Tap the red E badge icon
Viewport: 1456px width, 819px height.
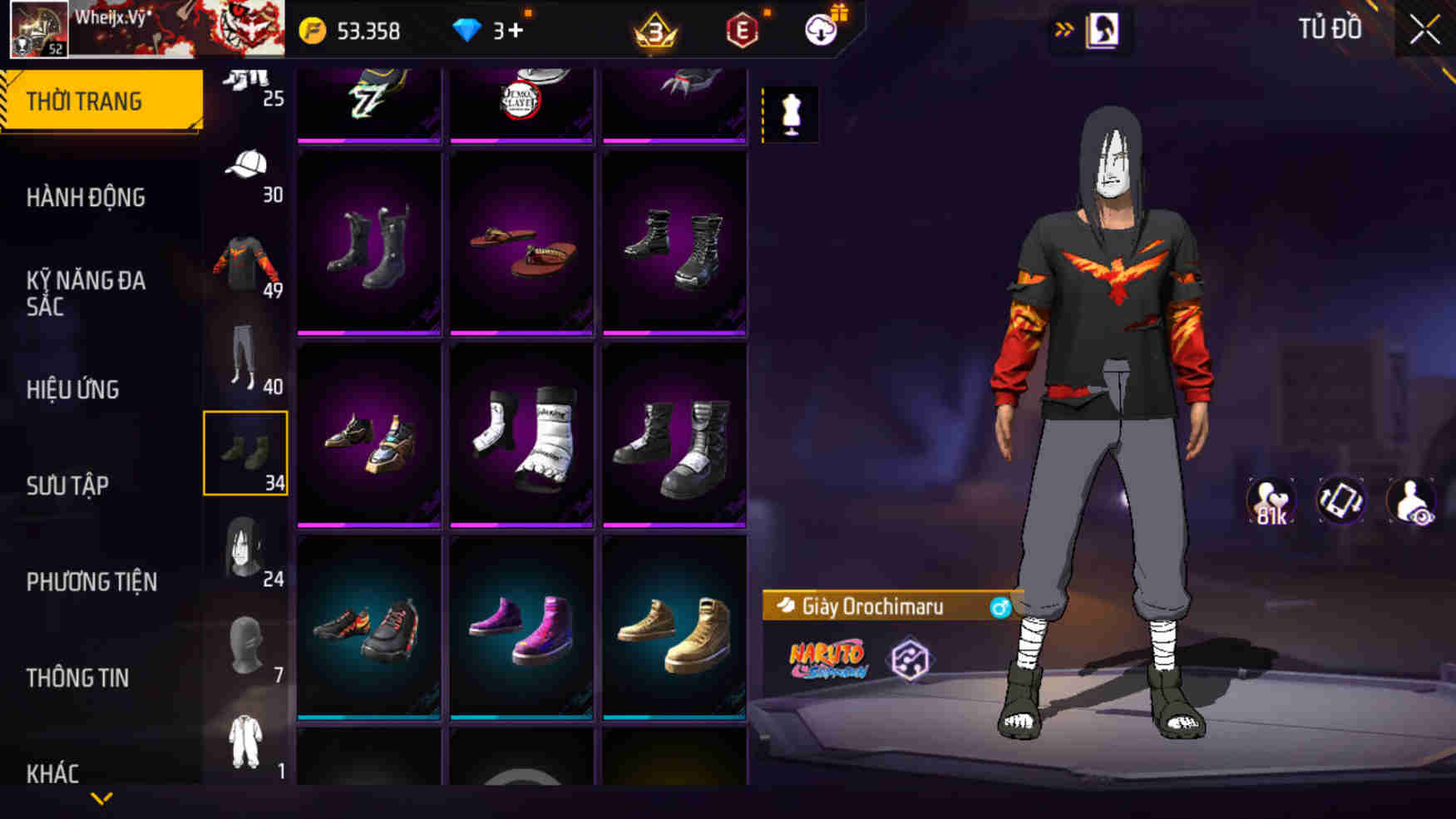pyautogui.click(x=743, y=31)
